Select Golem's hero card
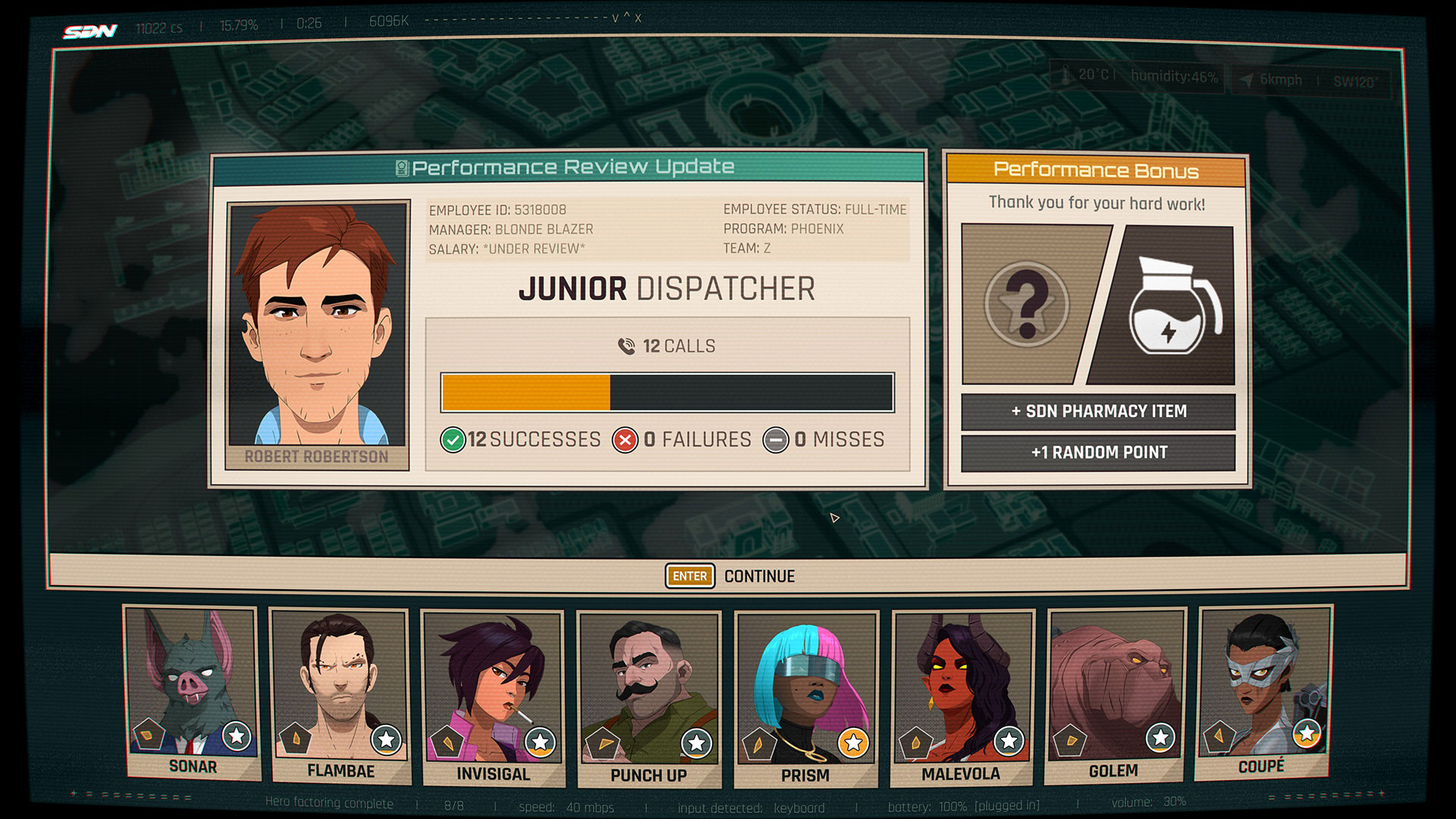The width and height of the screenshot is (1456, 819). [x=1114, y=694]
